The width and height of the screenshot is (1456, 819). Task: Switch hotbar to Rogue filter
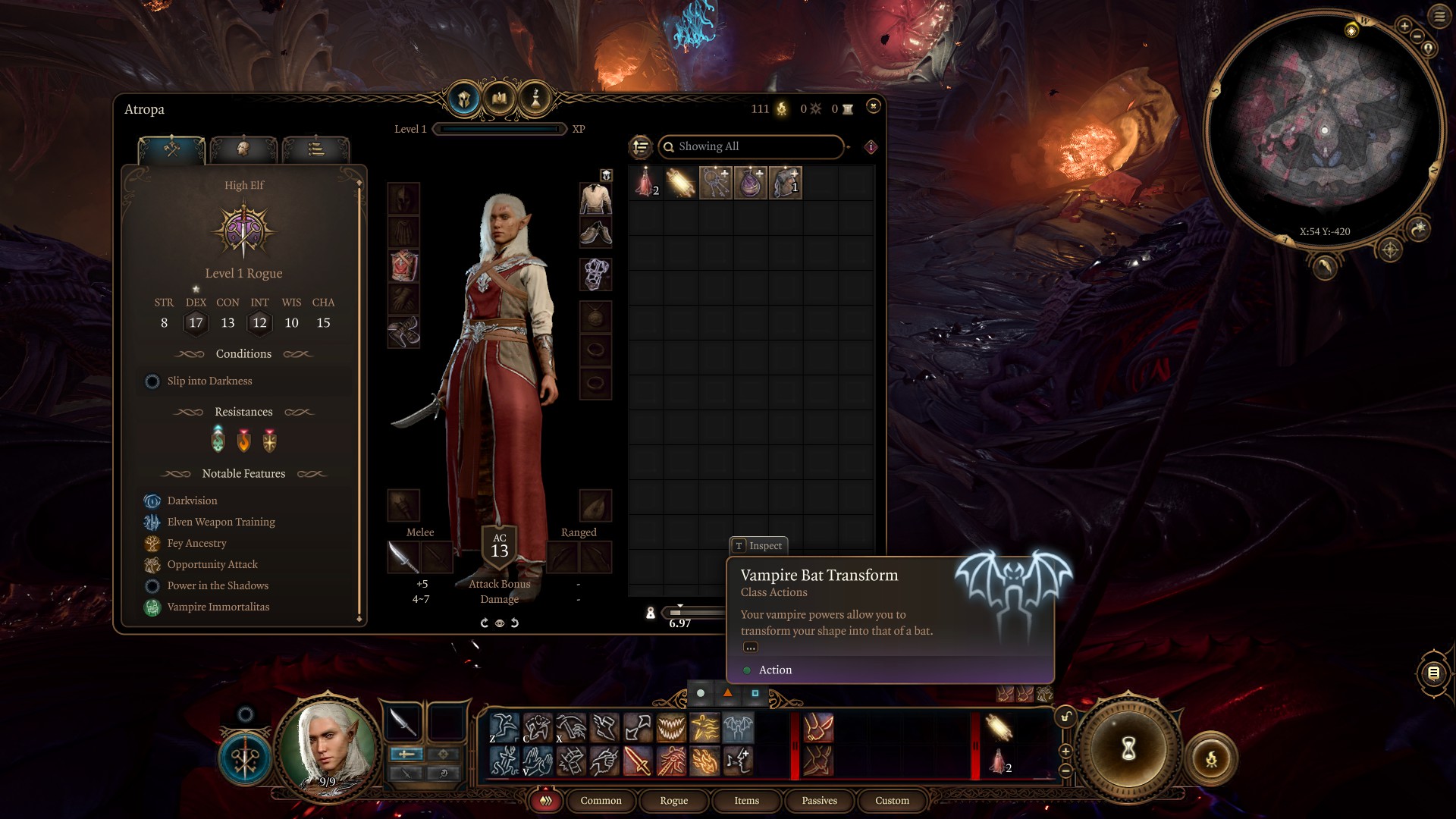tap(673, 801)
